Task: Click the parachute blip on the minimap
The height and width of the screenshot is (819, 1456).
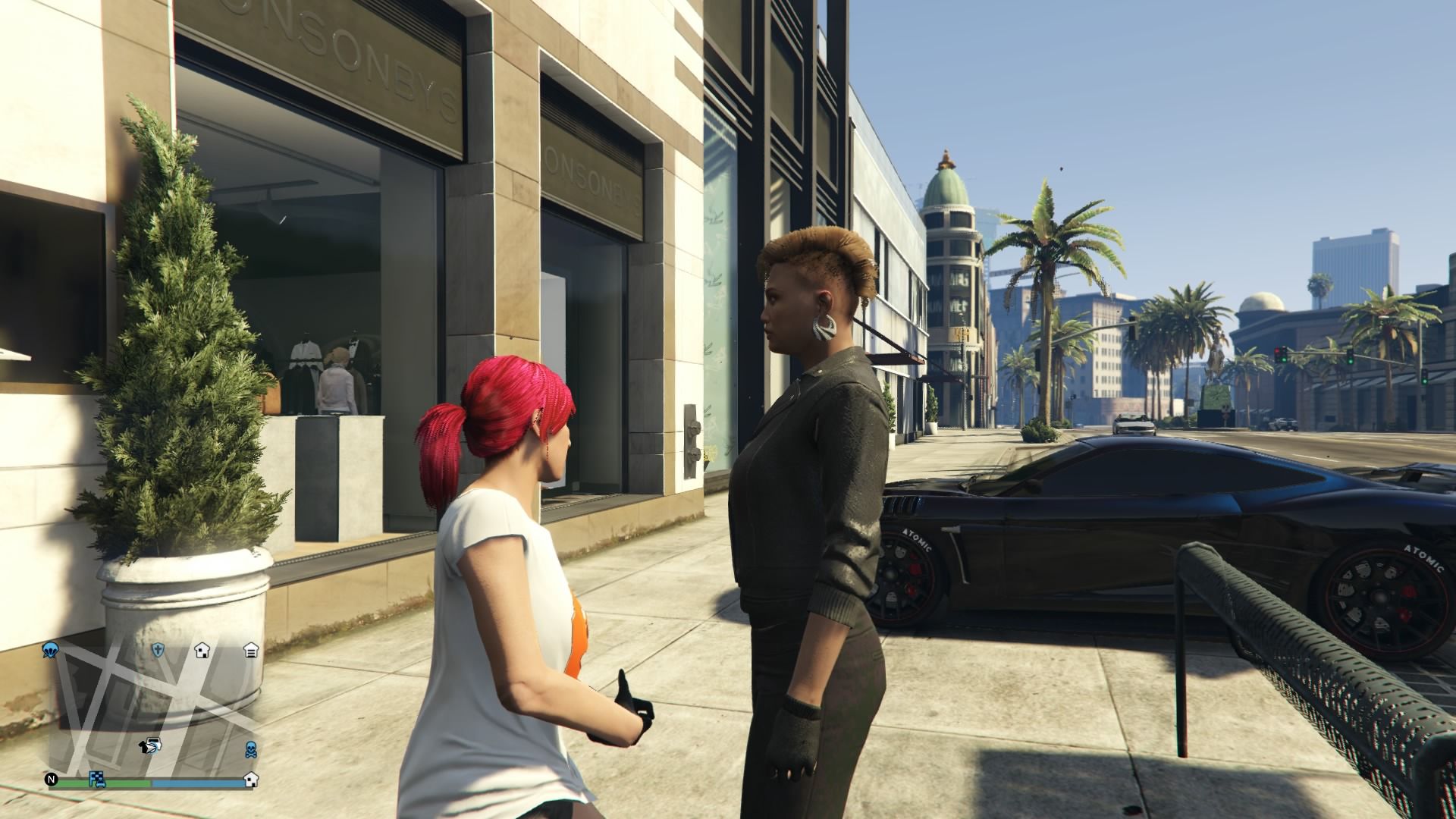Action: pyautogui.click(x=50, y=650)
